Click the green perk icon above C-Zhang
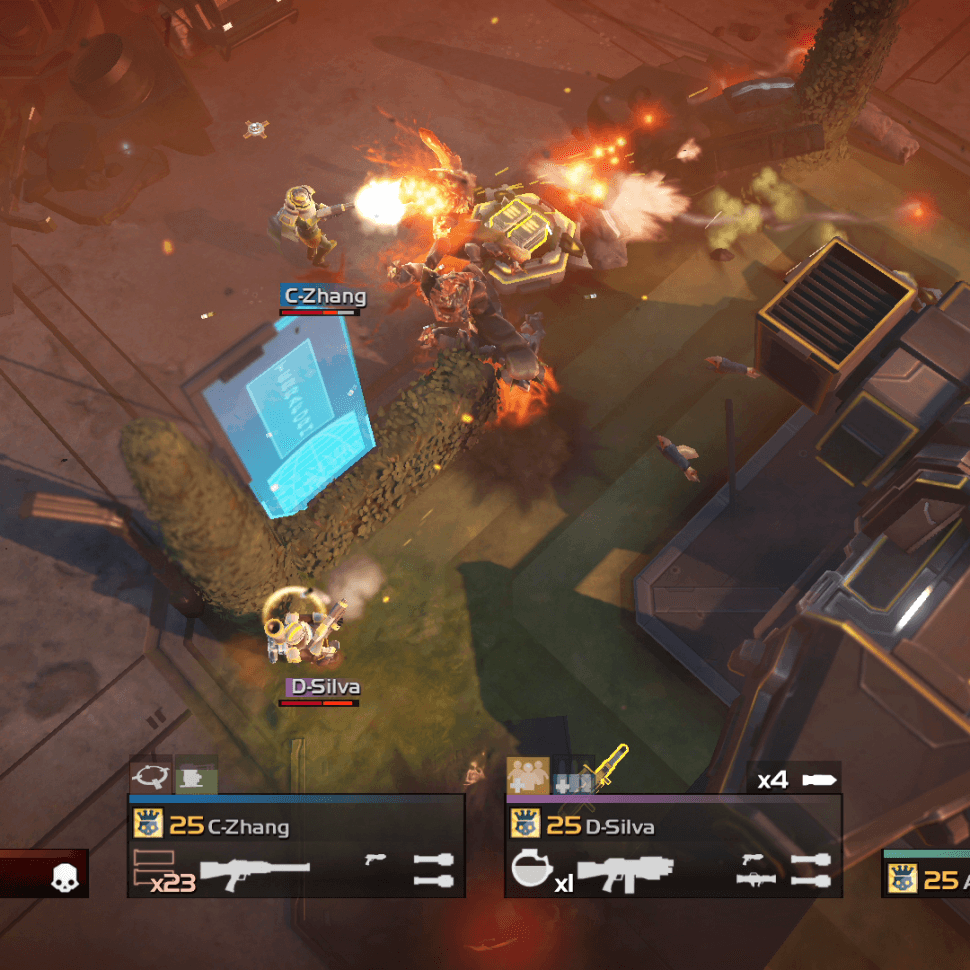 point(195,775)
